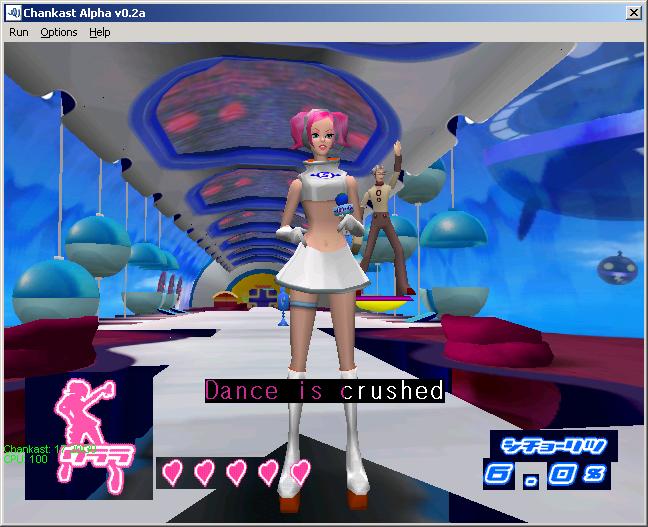Open the Help menu
648x527 pixels.
(x=99, y=32)
